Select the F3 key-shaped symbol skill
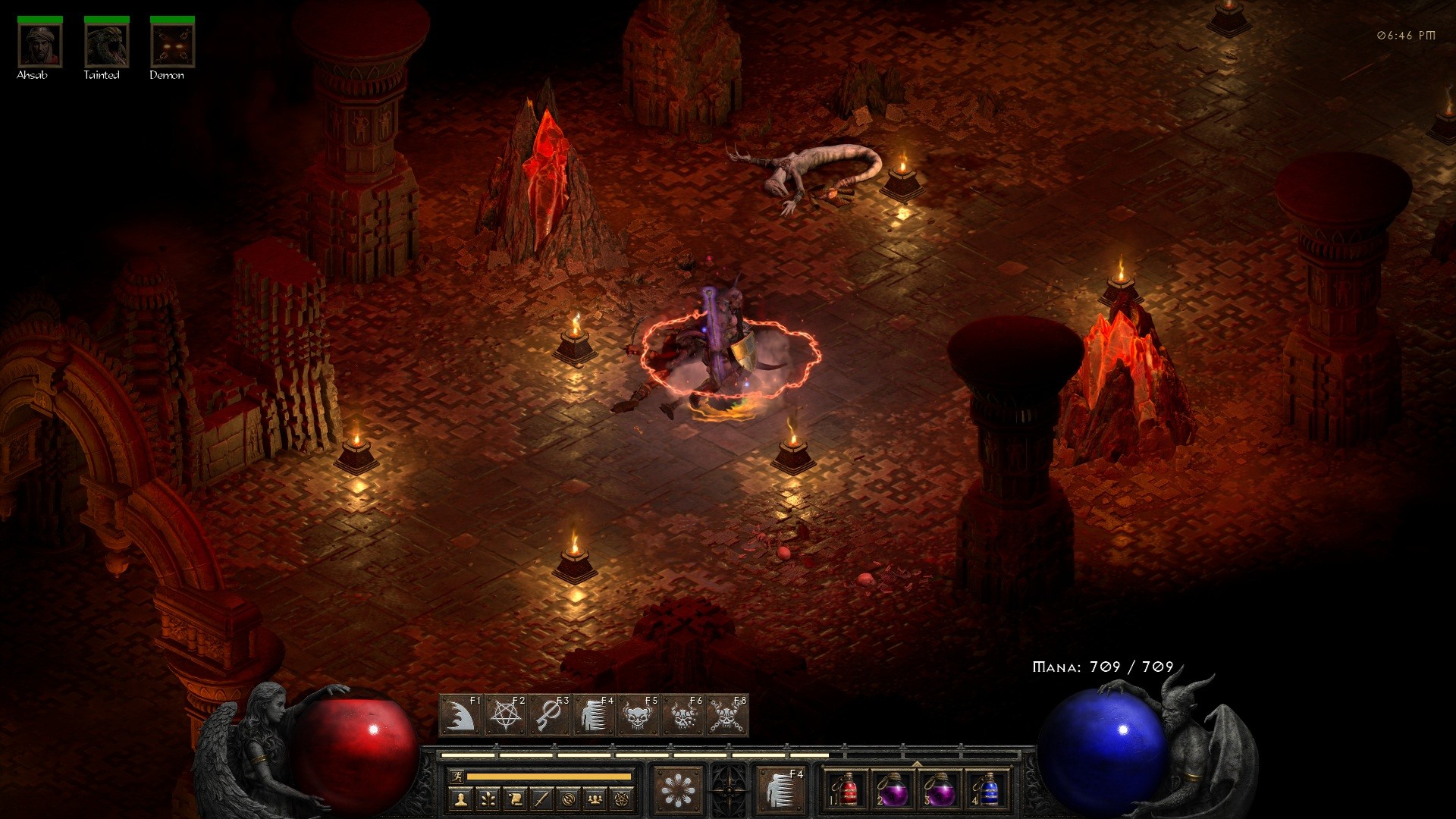The height and width of the screenshot is (819, 1456). (549, 715)
